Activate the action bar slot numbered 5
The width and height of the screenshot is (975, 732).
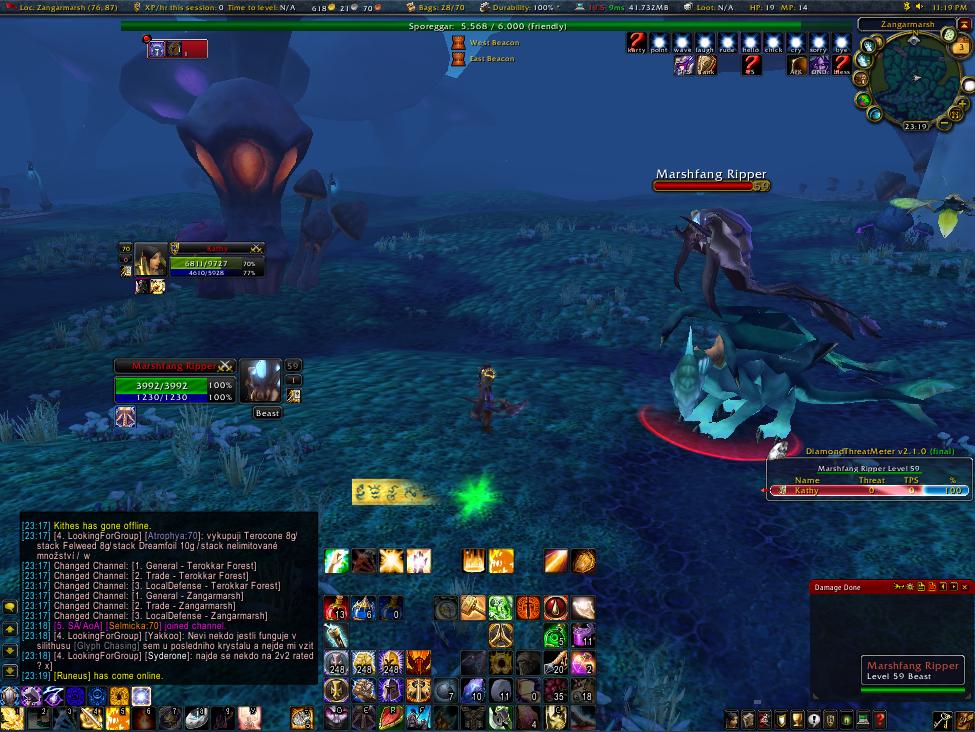(119, 717)
